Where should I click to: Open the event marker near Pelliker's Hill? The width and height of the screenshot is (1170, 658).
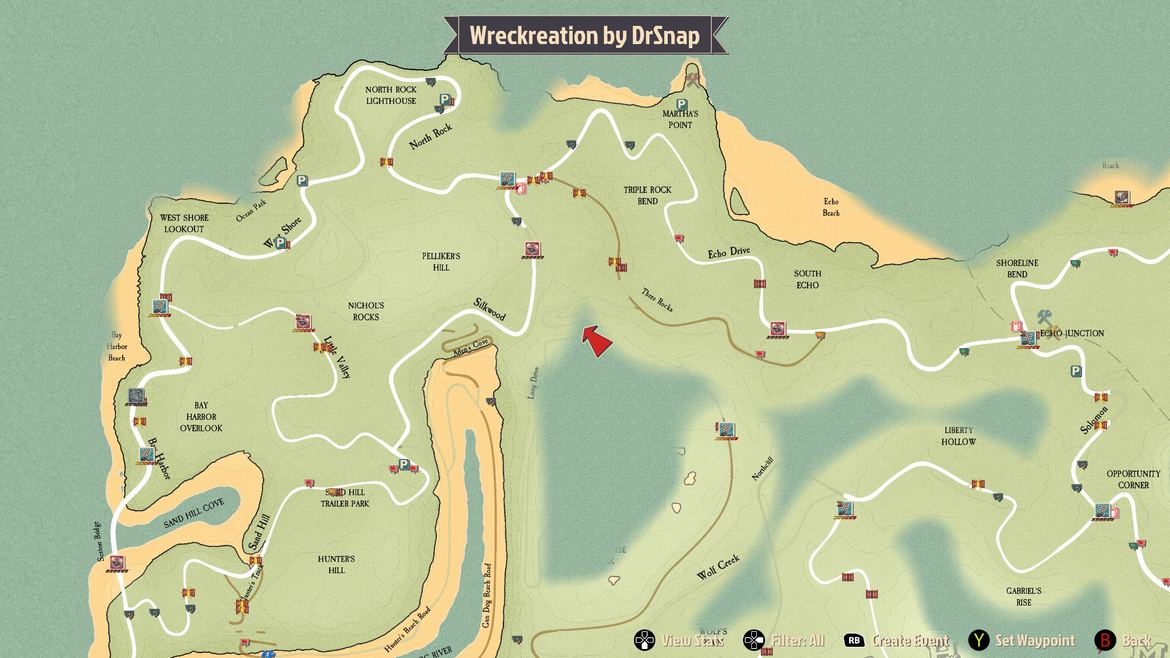point(532,249)
